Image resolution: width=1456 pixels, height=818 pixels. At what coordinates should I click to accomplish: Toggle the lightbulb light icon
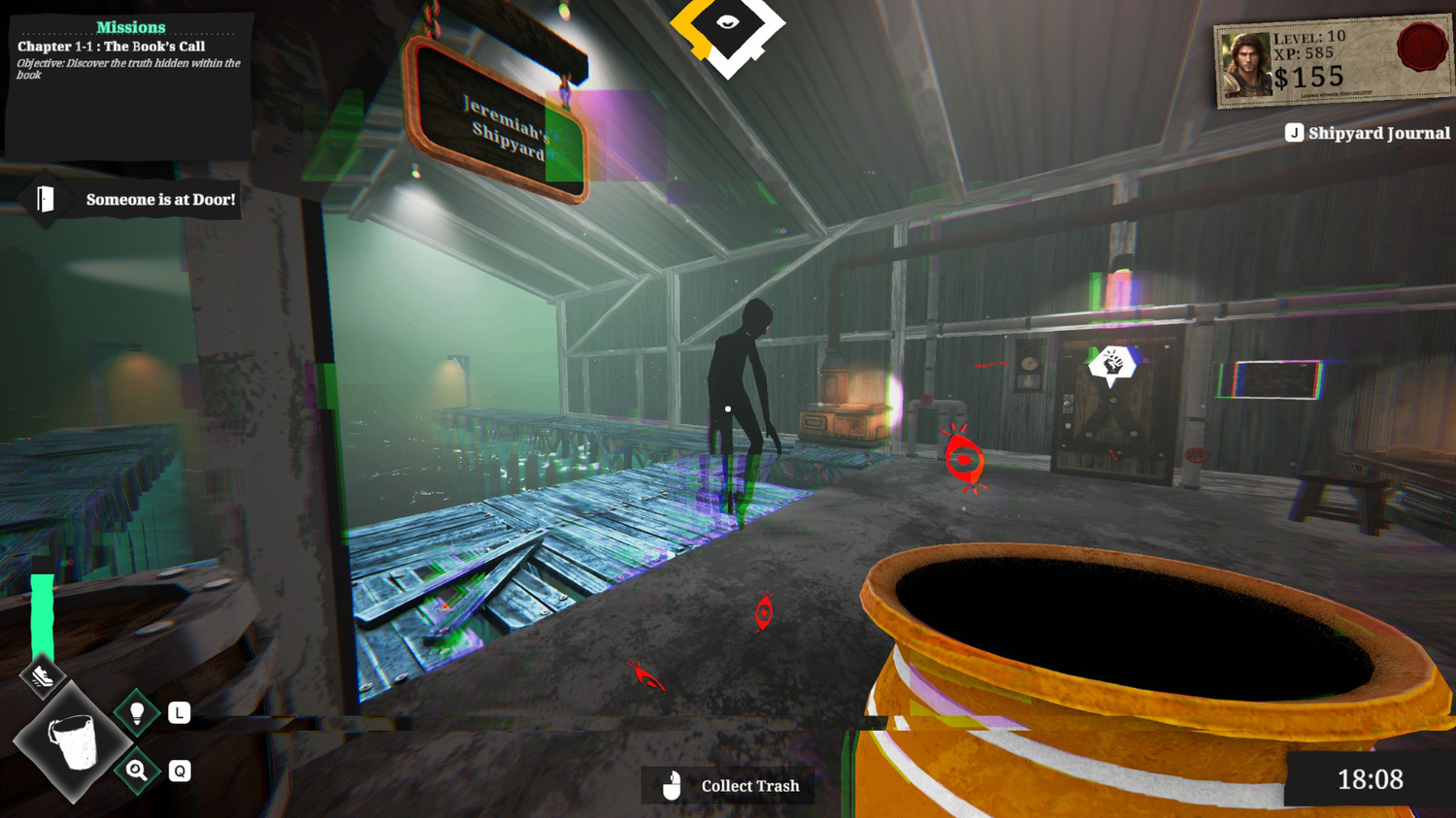pos(137,713)
